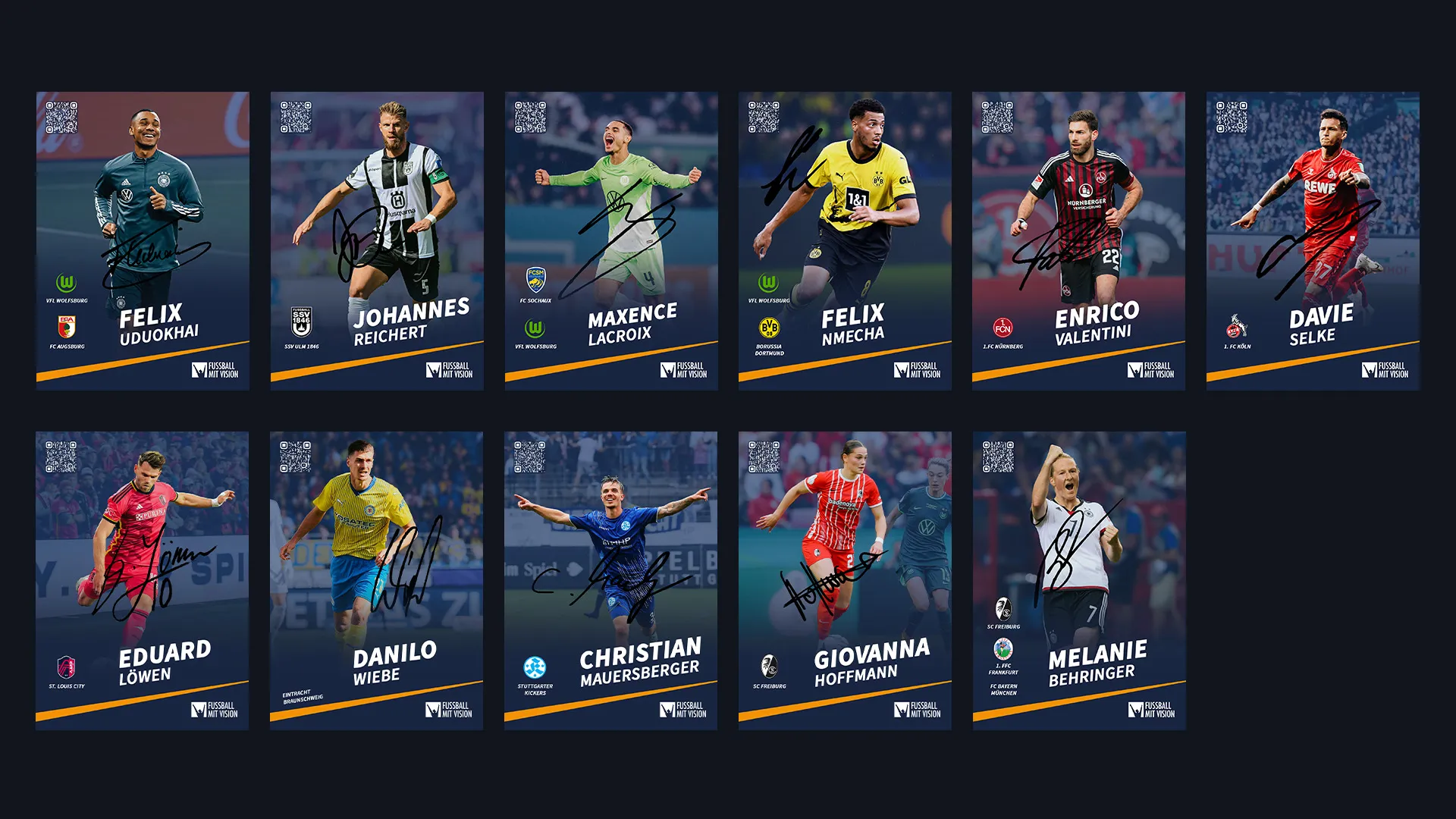Screen dimensions: 1456x819
Task: Choose the Davie Selke card
Action: coord(1313,241)
